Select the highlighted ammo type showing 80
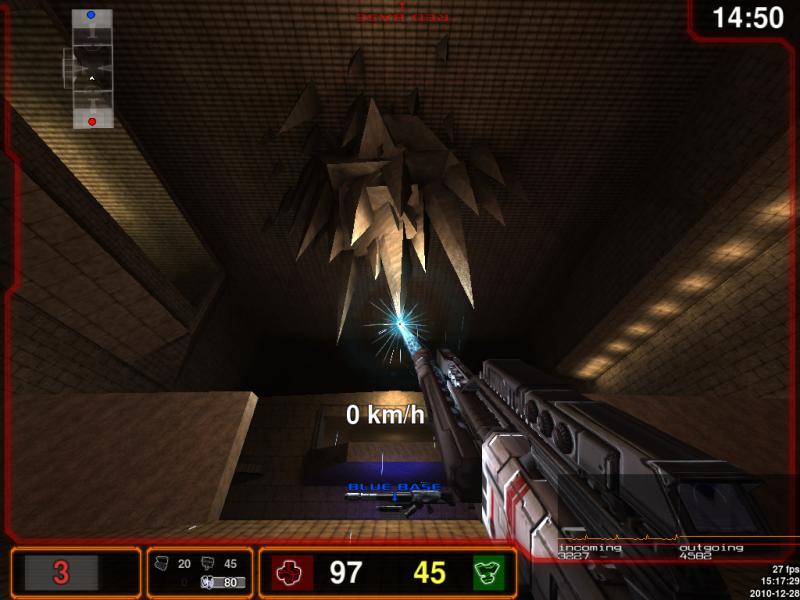This screenshot has height=600, width=800. (223, 582)
